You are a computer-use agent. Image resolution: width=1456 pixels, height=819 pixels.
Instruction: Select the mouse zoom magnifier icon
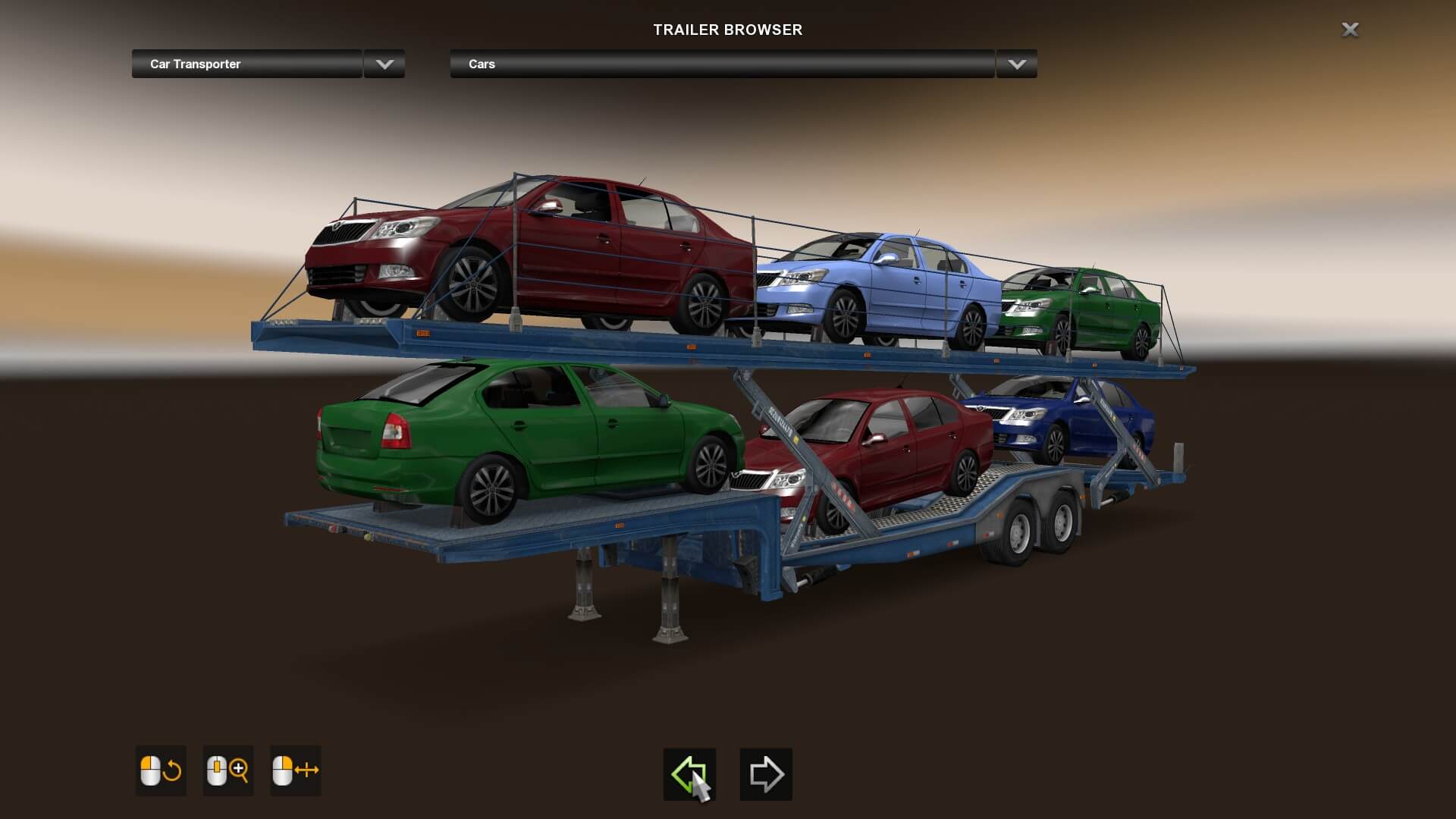pyautogui.click(x=227, y=770)
